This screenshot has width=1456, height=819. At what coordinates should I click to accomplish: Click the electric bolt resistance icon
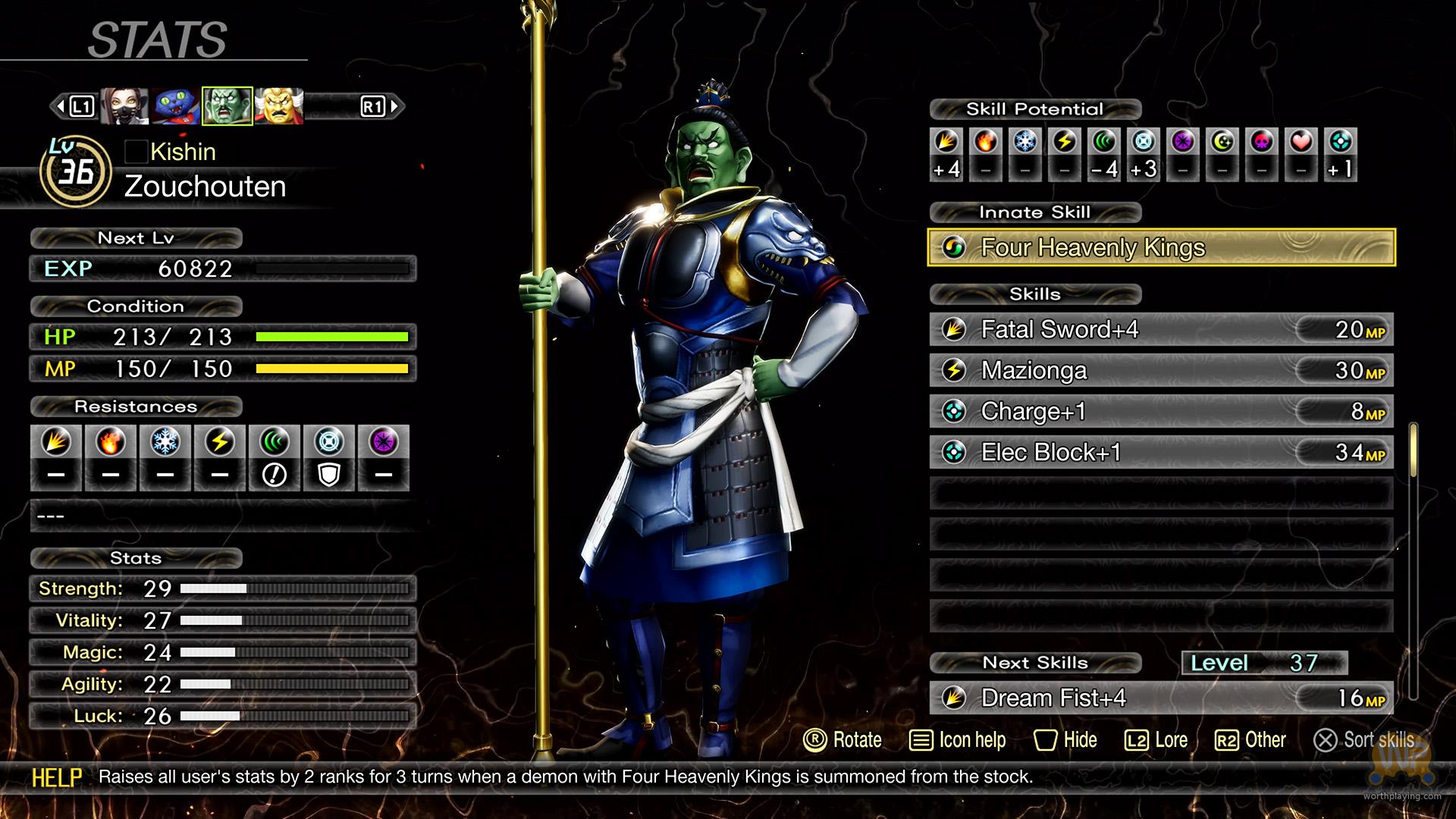pyautogui.click(x=220, y=442)
